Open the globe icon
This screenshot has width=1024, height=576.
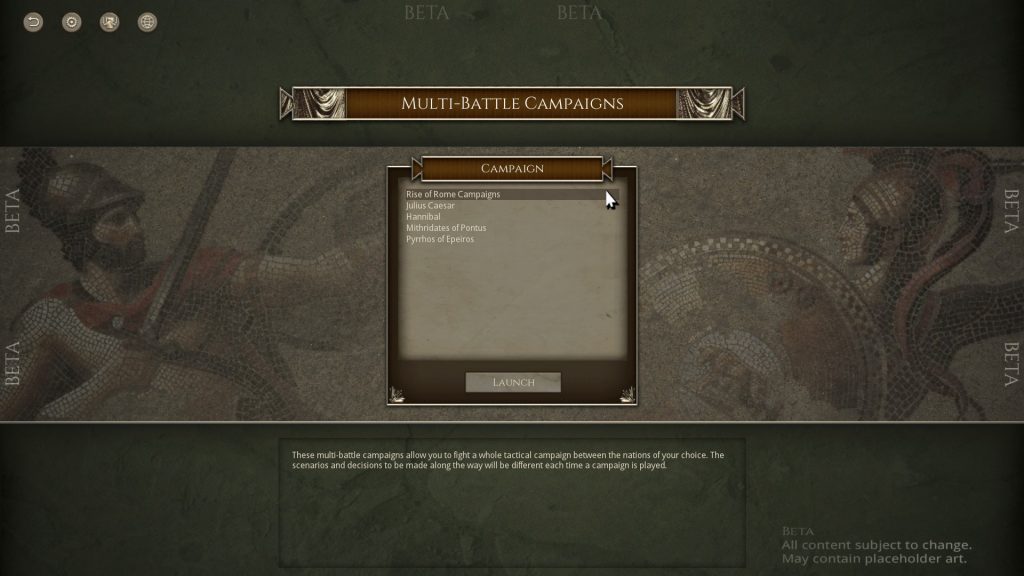pyautogui.click(x=148, y=22)
